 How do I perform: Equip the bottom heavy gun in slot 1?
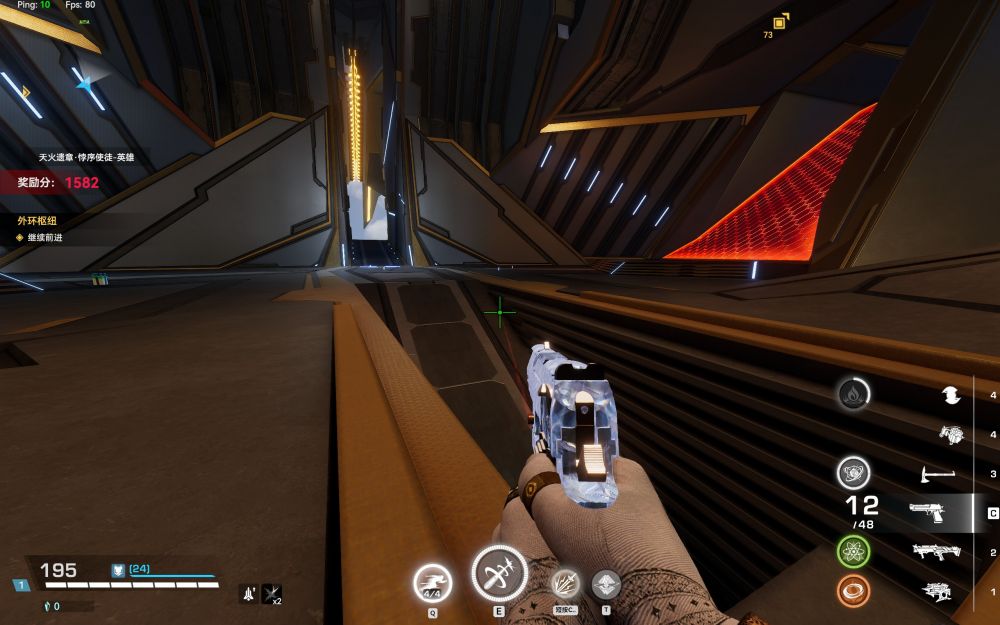[936, 591]
